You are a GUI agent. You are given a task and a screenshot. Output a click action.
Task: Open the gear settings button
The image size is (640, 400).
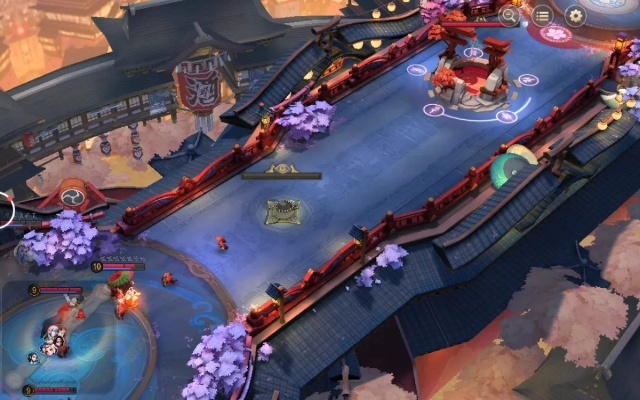[x=575, y=15]
